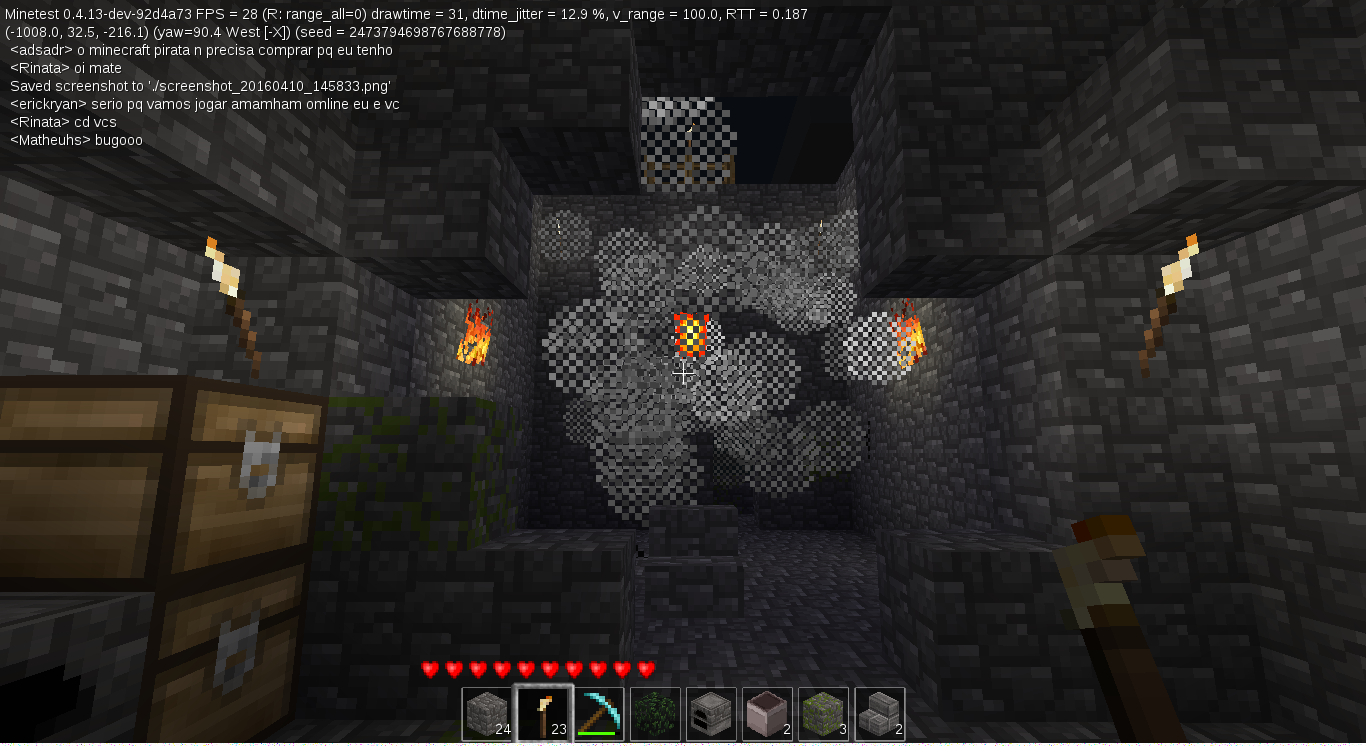Select the cobblestone stack in hotbar slot one

(487, 713)
